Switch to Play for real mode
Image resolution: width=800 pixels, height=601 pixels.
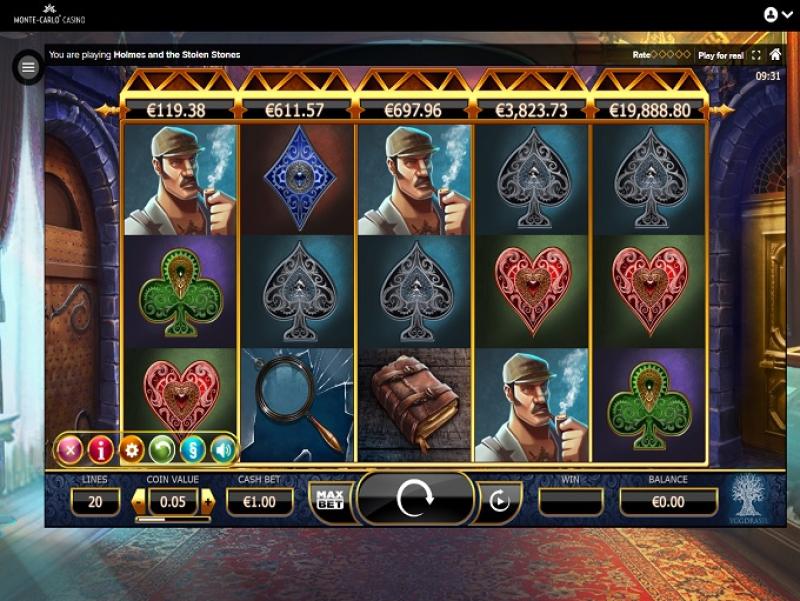click(720, 55)
